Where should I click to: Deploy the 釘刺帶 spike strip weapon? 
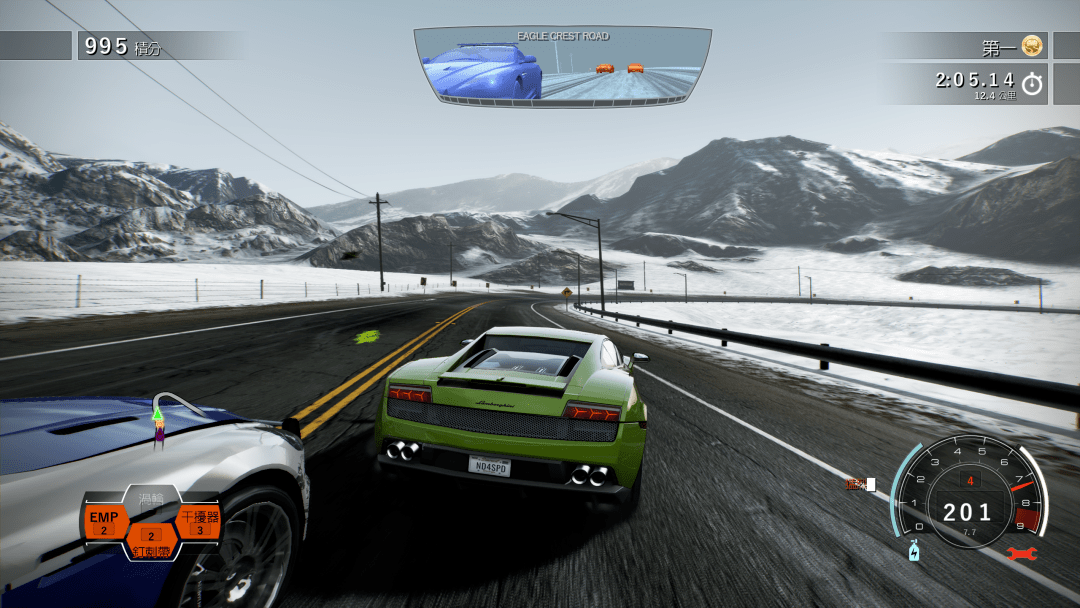pos(151,541)
